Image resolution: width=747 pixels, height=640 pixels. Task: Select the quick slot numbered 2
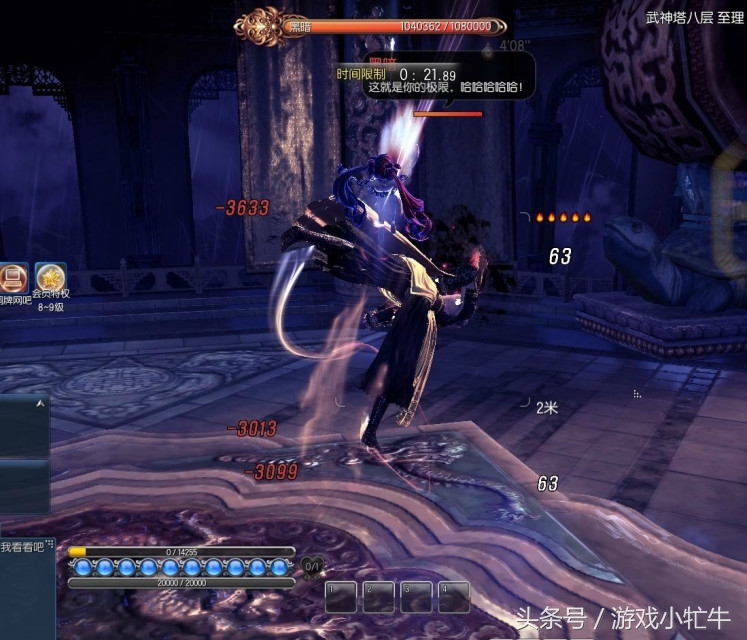pyautogui.click(x=378, y=597)
